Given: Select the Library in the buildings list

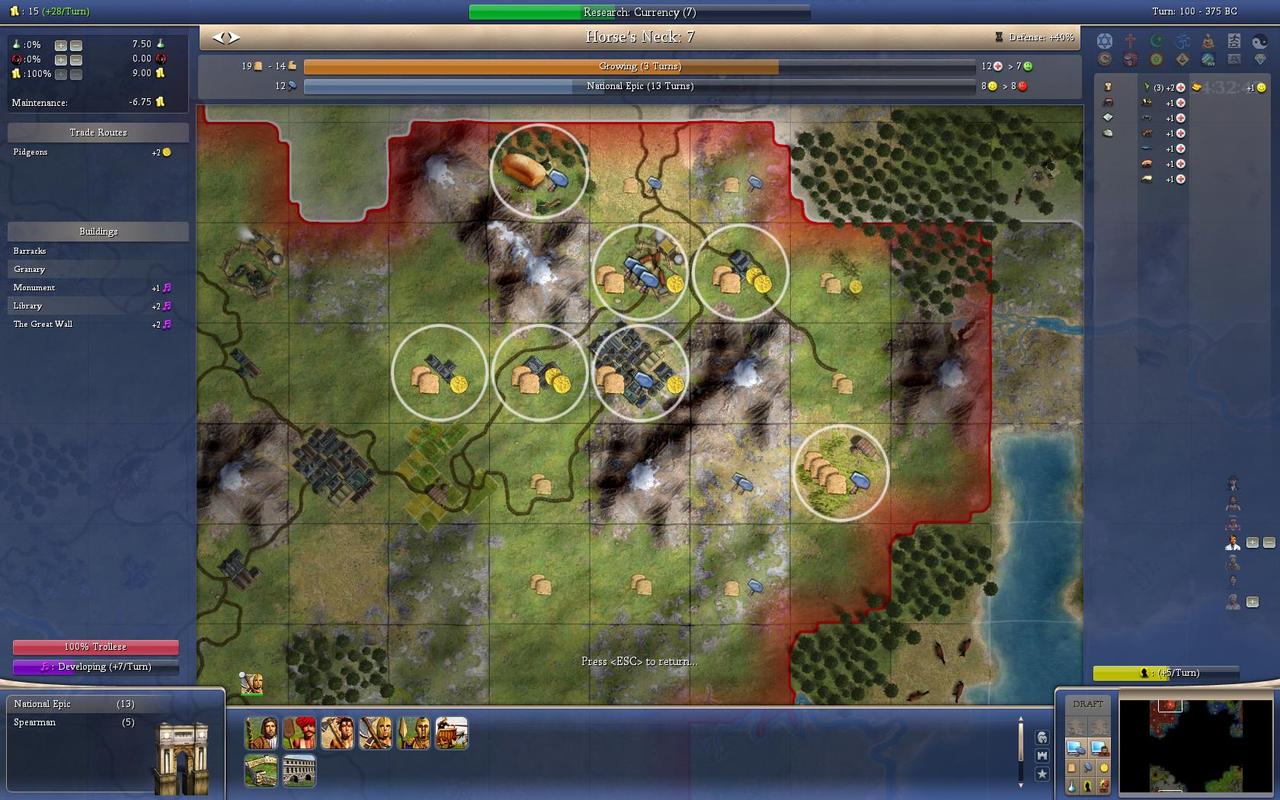Looking at the screenshot, I should (x=28, y=306).
